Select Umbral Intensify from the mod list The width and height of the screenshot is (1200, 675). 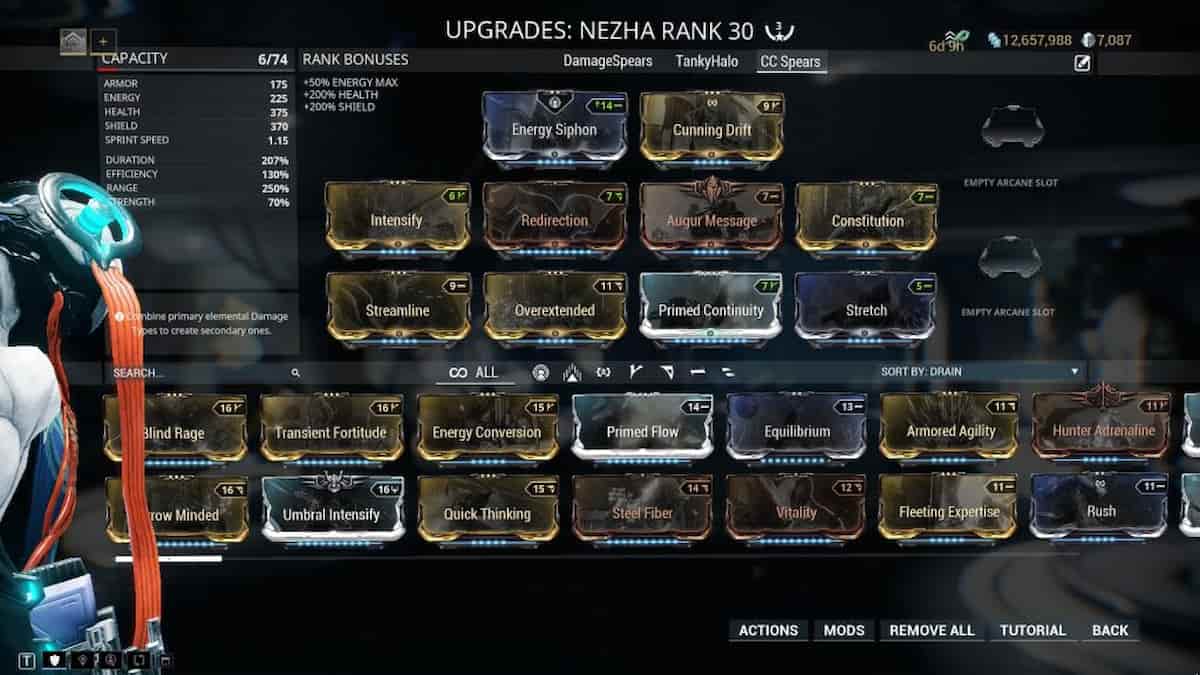pos(332,513)
